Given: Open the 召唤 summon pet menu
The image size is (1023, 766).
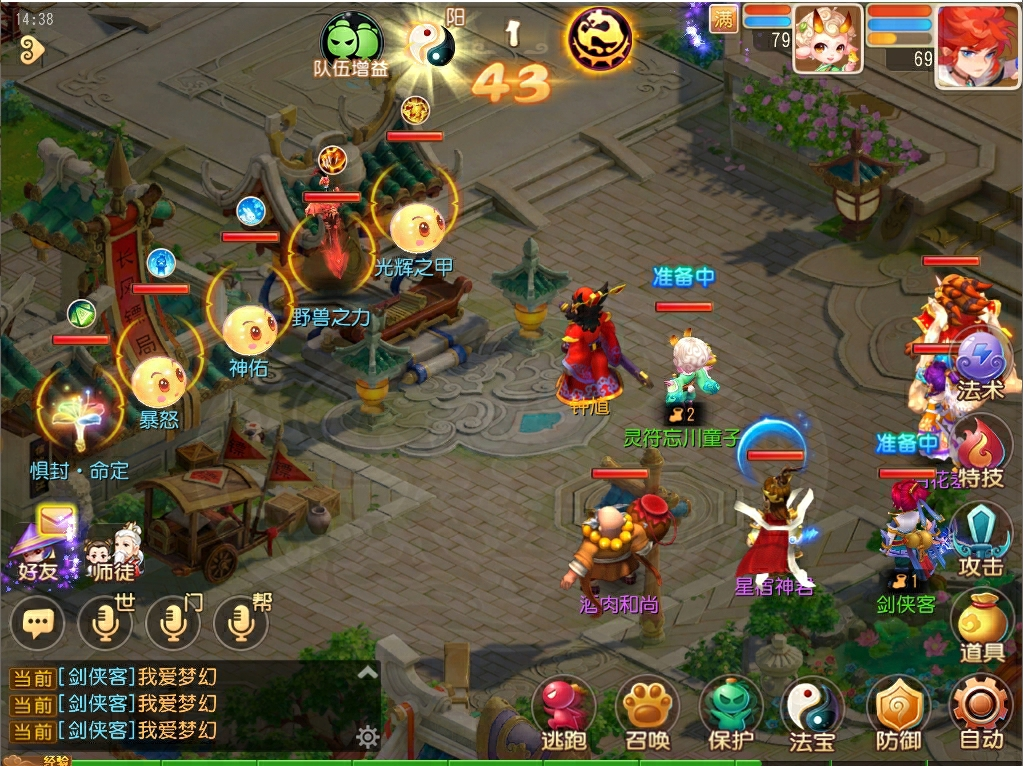Looking at the screenshot, I should (x=646, y=712).
